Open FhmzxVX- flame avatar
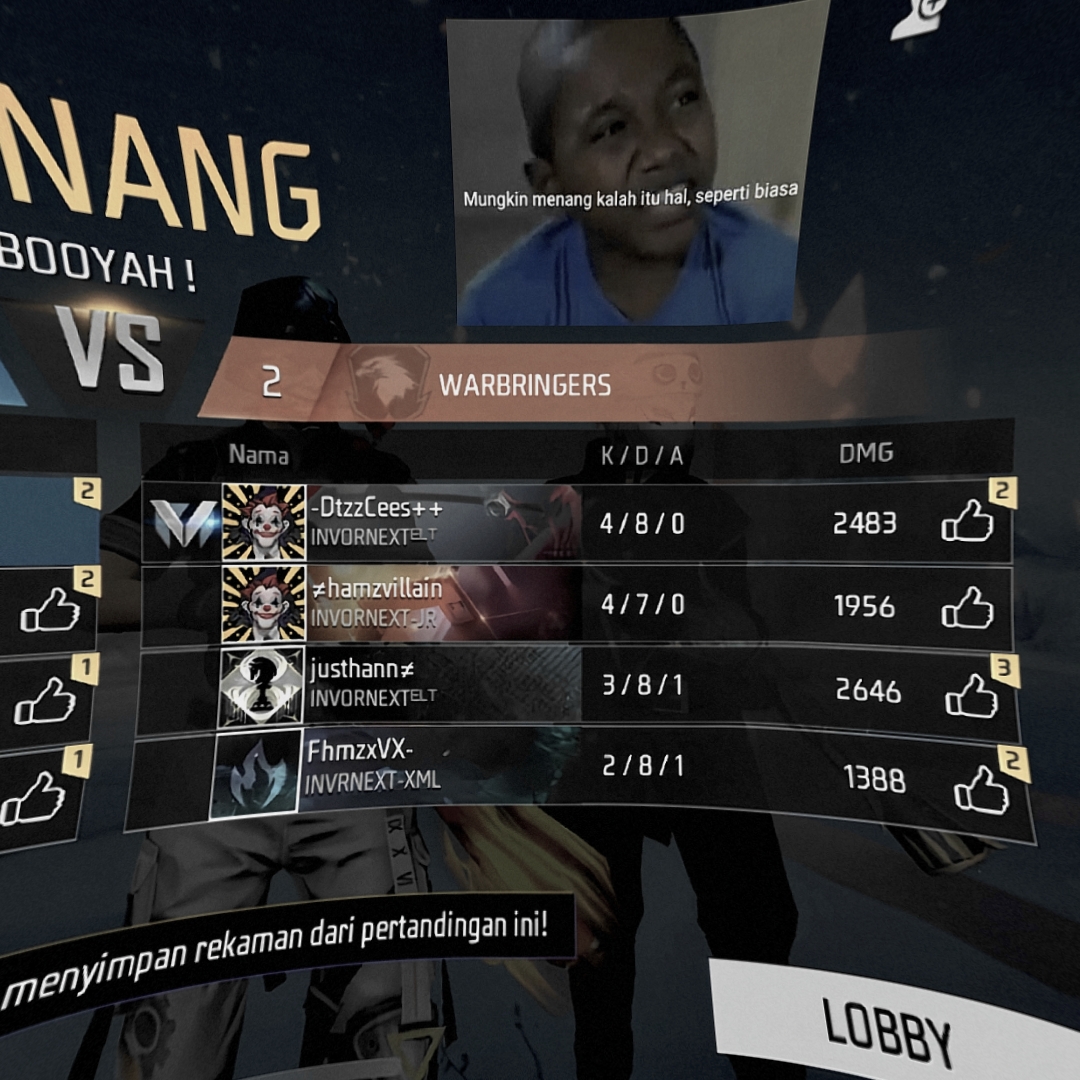 pos(255,773)
